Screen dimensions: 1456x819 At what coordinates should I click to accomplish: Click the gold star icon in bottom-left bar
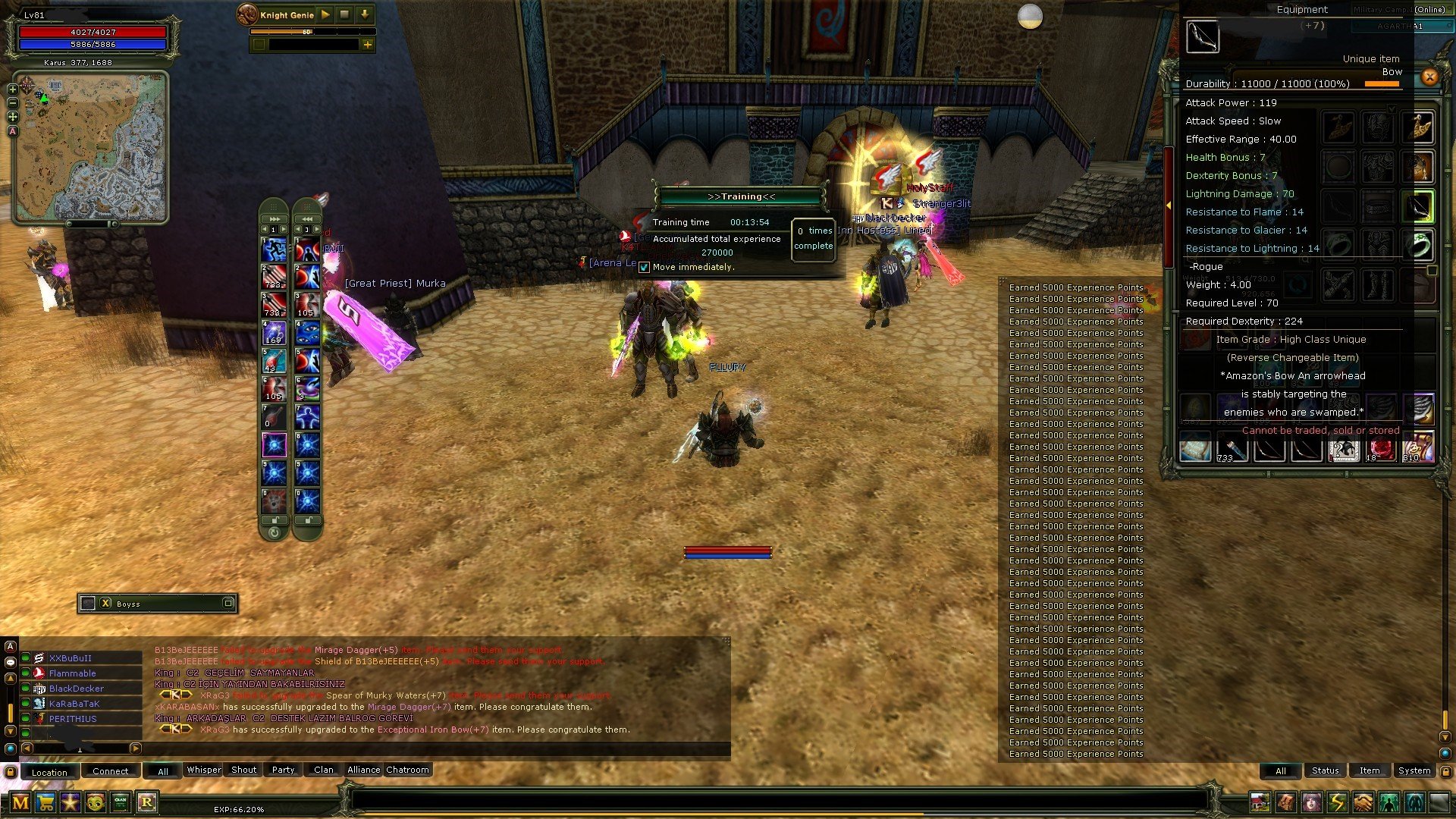[71, 803]
